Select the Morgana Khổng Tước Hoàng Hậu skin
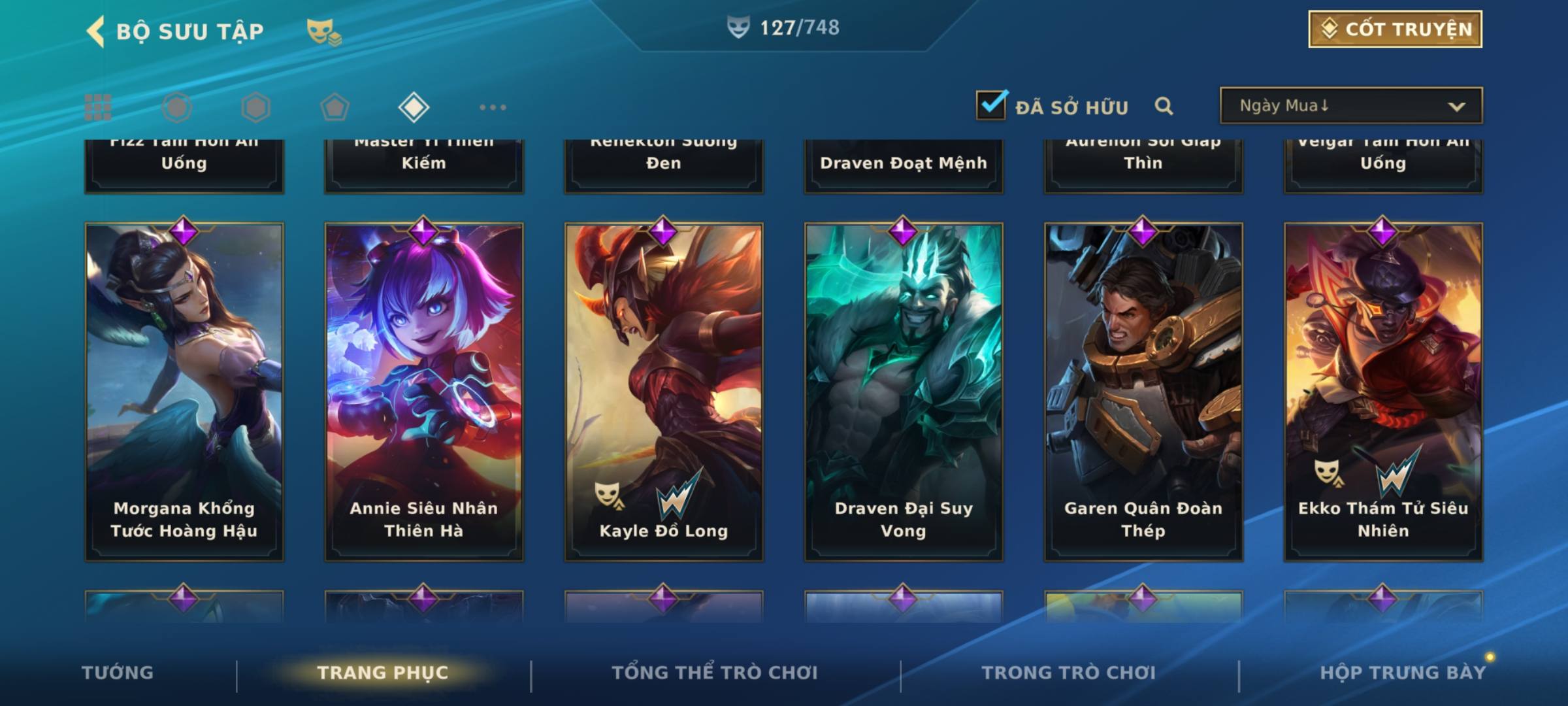Screen dimensions: 1568x706 point(184,391)
